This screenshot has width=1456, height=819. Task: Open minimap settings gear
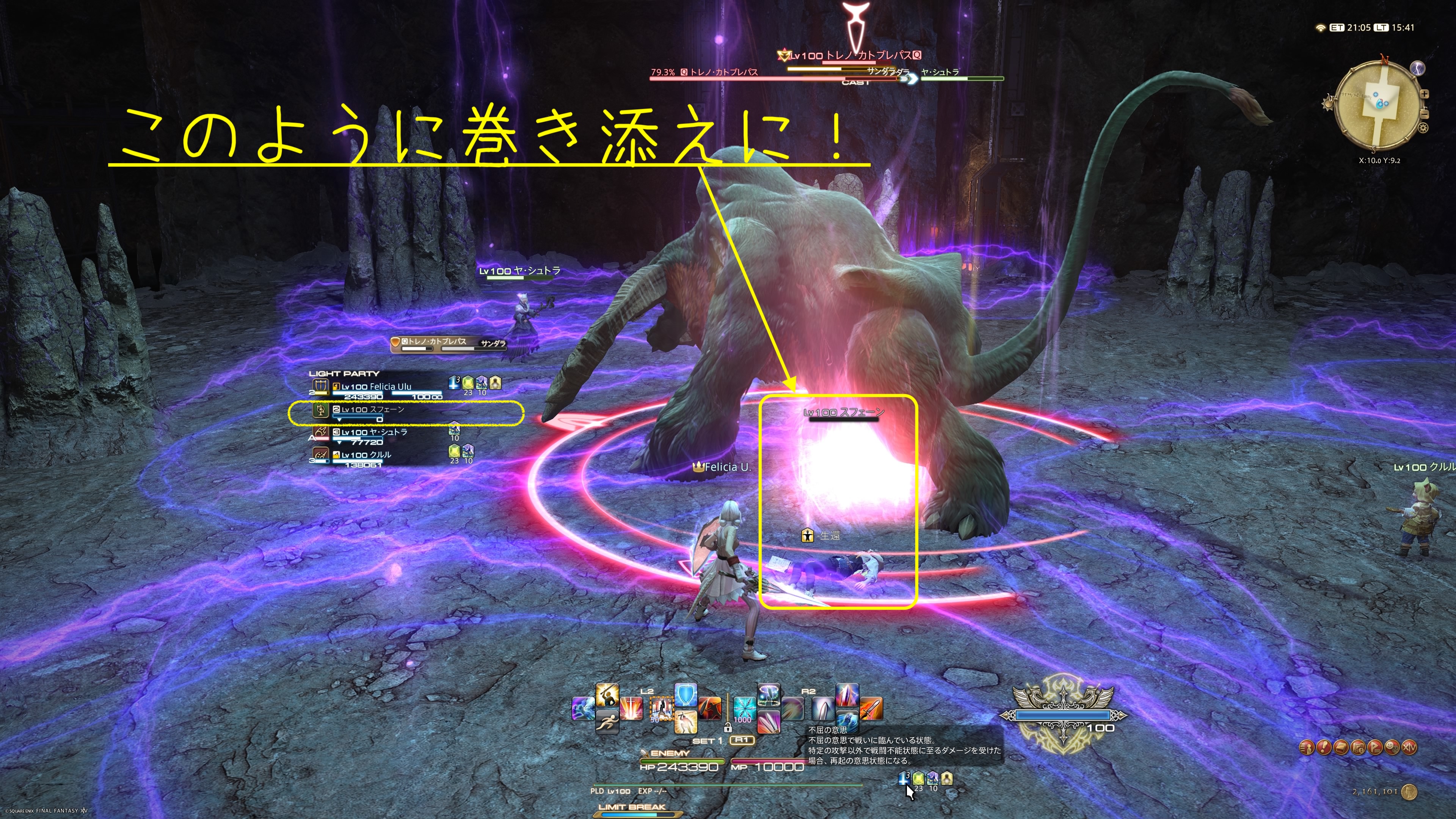(1423, 128)
